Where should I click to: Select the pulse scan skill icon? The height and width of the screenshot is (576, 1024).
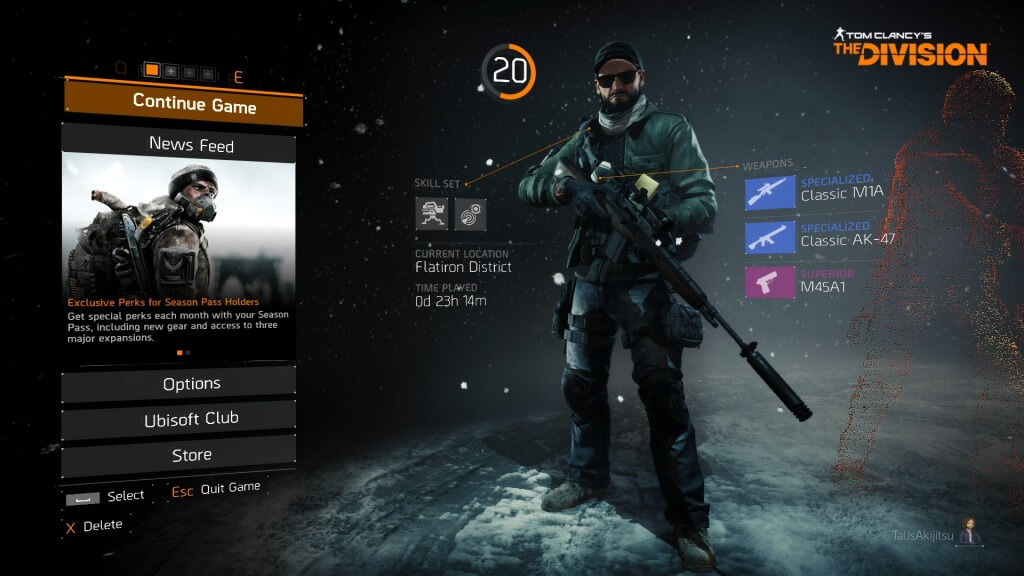click(470, 214)
